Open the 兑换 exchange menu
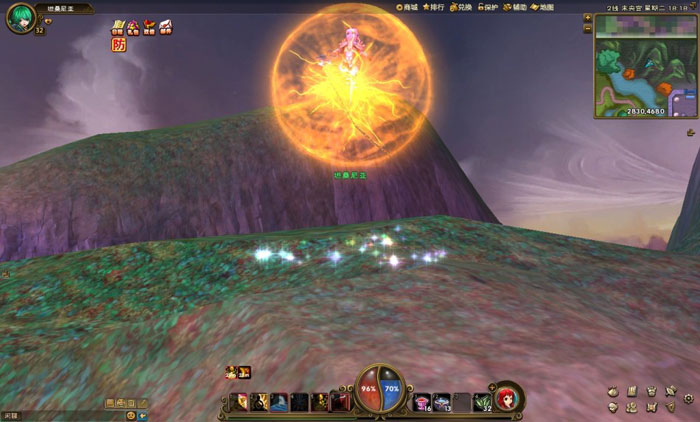The height and width of the screenshot is (422, 700). [x=460, y=7]
